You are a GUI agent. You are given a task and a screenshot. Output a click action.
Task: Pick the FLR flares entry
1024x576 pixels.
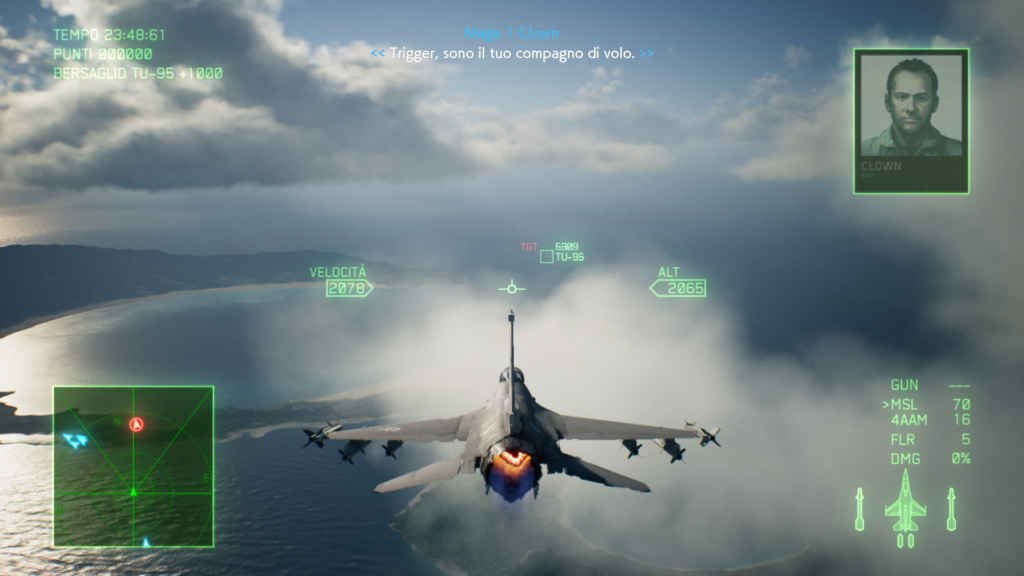click(x=928, y=439)
